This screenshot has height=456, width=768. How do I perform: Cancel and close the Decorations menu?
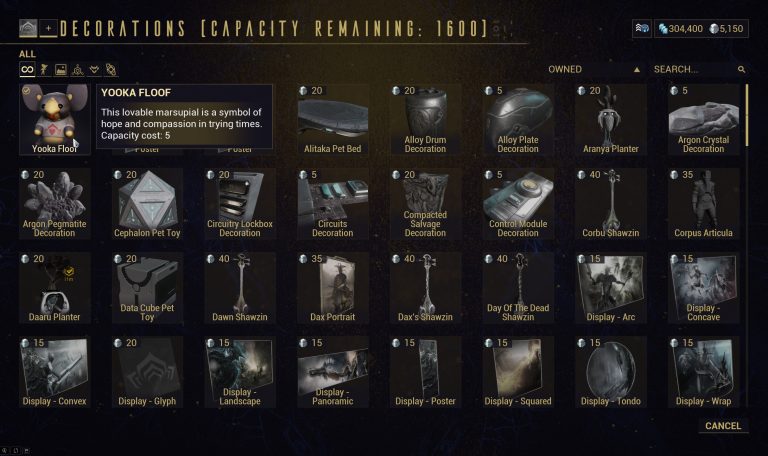[x=722, y=426]
